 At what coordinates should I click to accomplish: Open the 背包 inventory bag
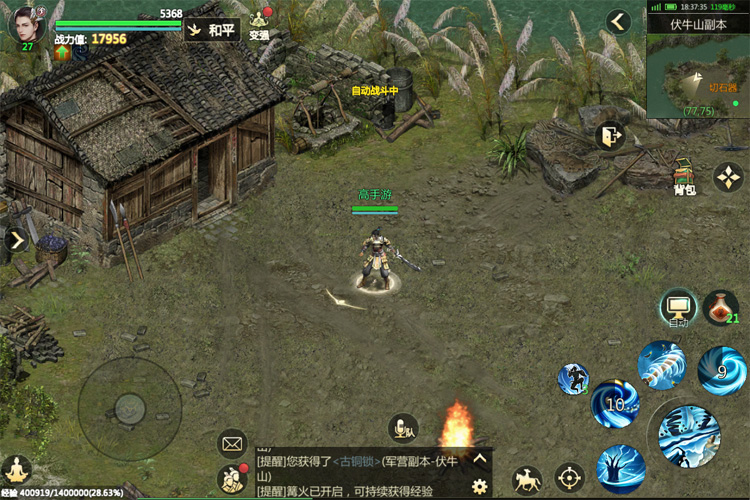[x=684, y=175]
